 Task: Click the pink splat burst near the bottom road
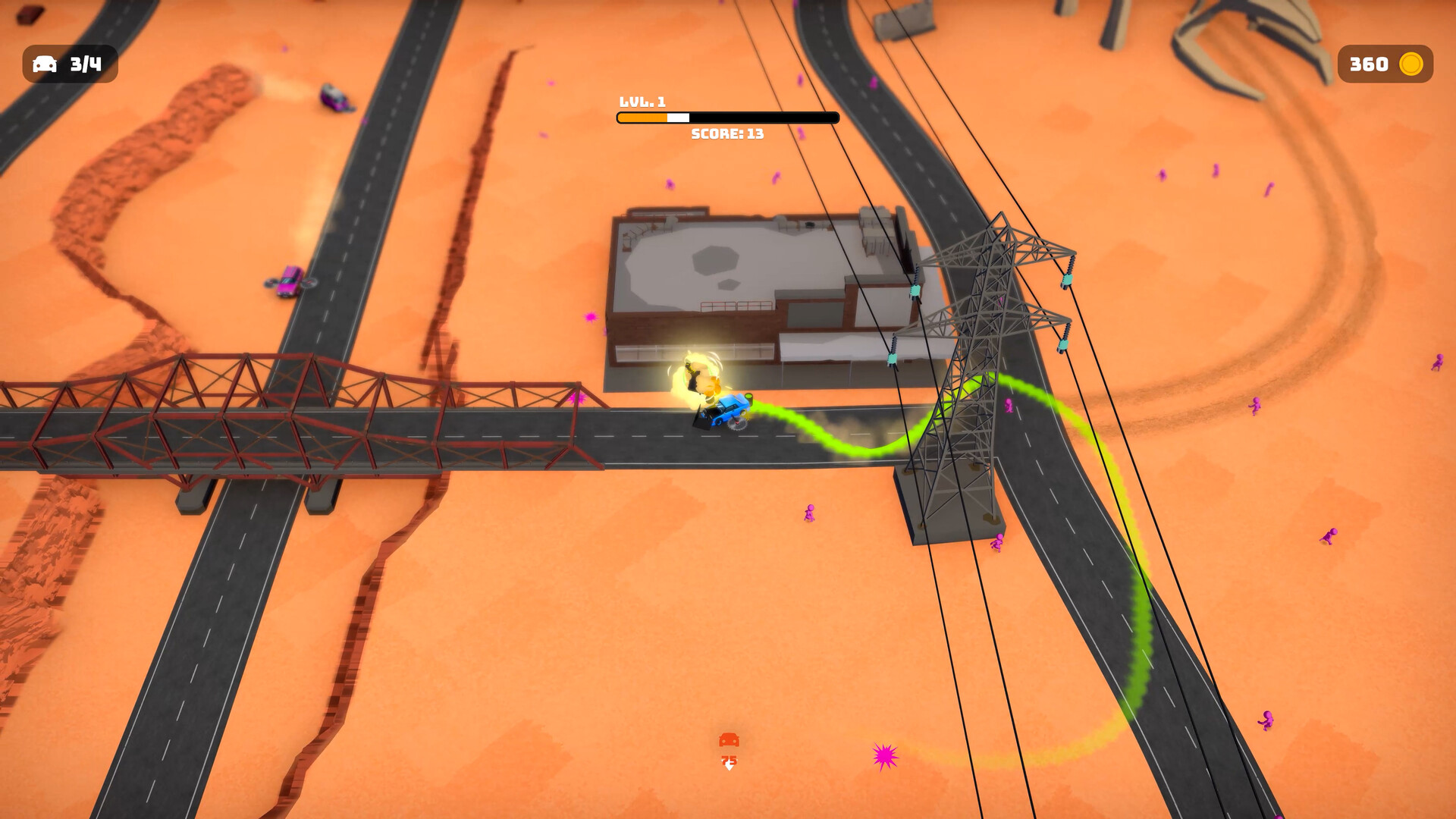tap(884, 758)
